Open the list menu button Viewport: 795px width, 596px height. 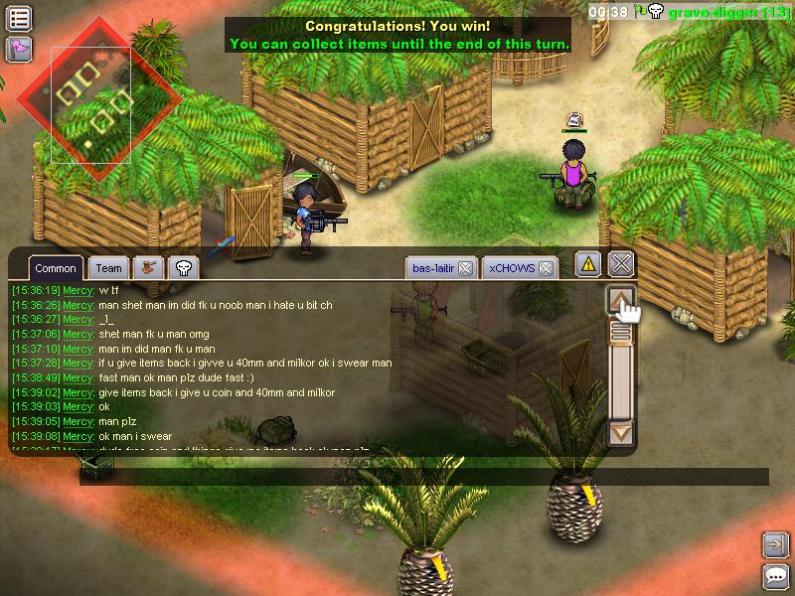point(19,18)
